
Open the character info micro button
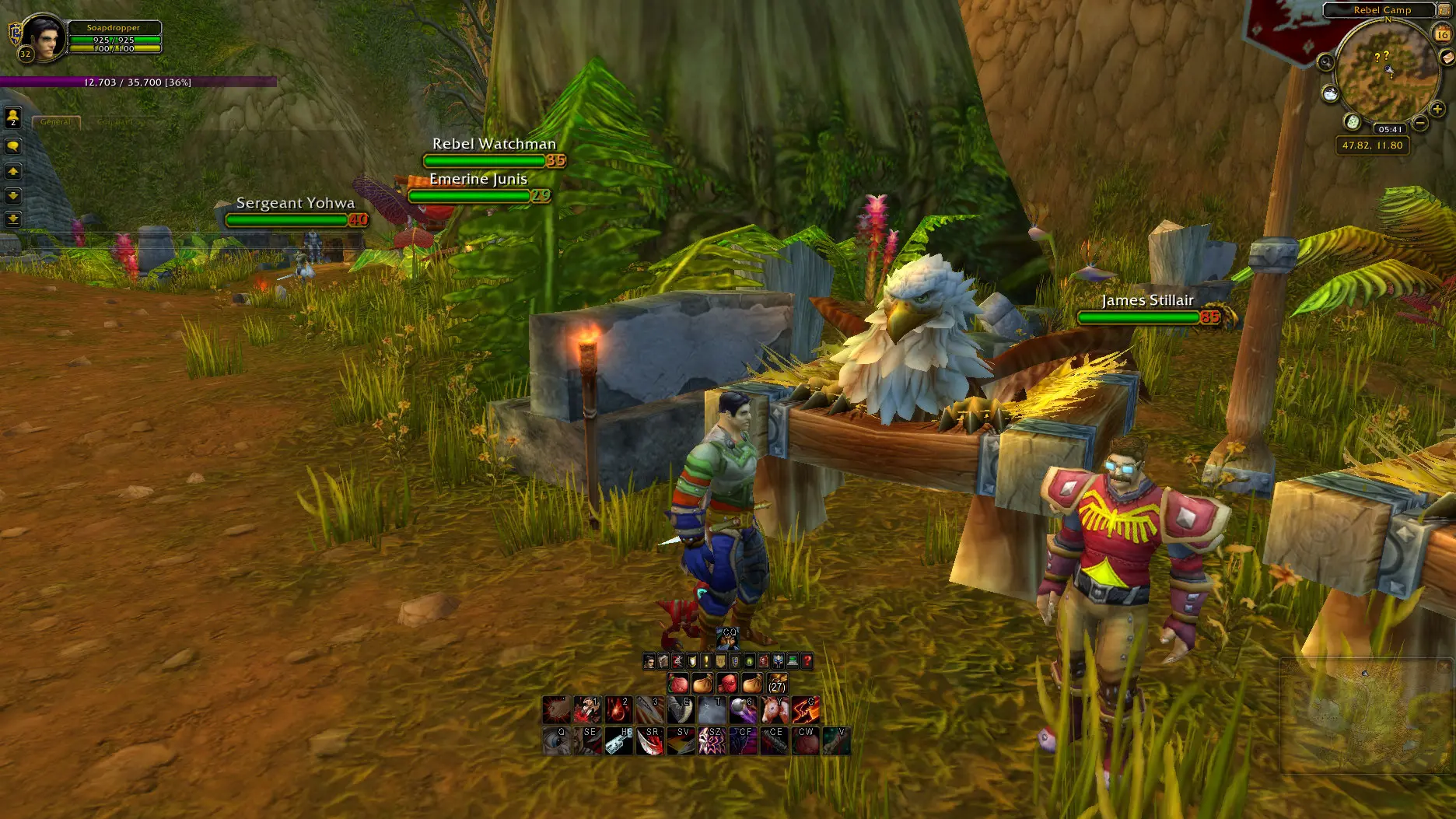(x=649, y=661)
